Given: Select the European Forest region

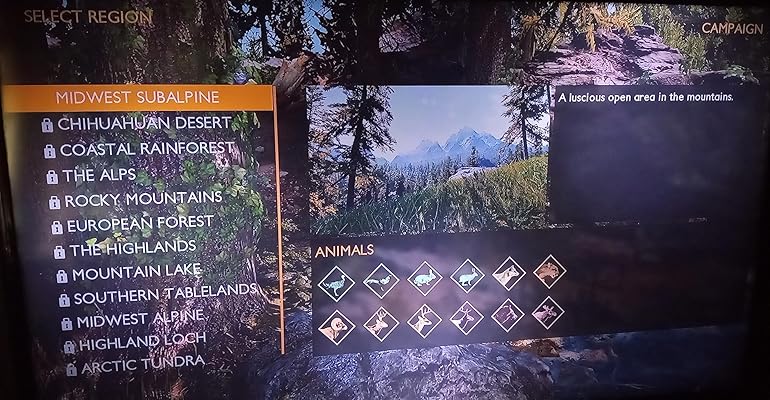Looking at the screenshot, I should (x=141, y=222).
